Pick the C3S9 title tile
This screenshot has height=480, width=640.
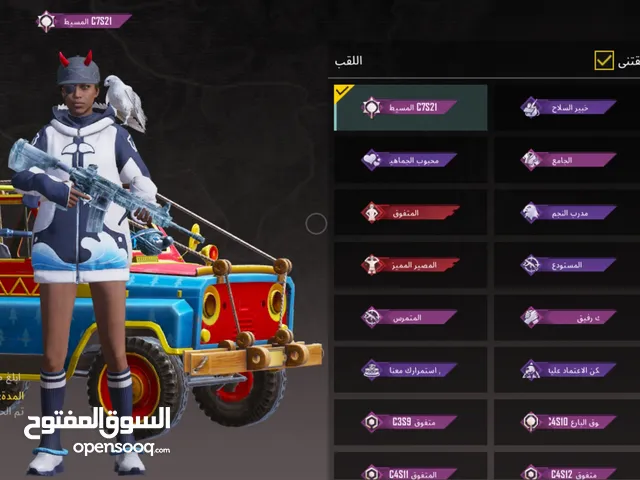coord(410,422)
